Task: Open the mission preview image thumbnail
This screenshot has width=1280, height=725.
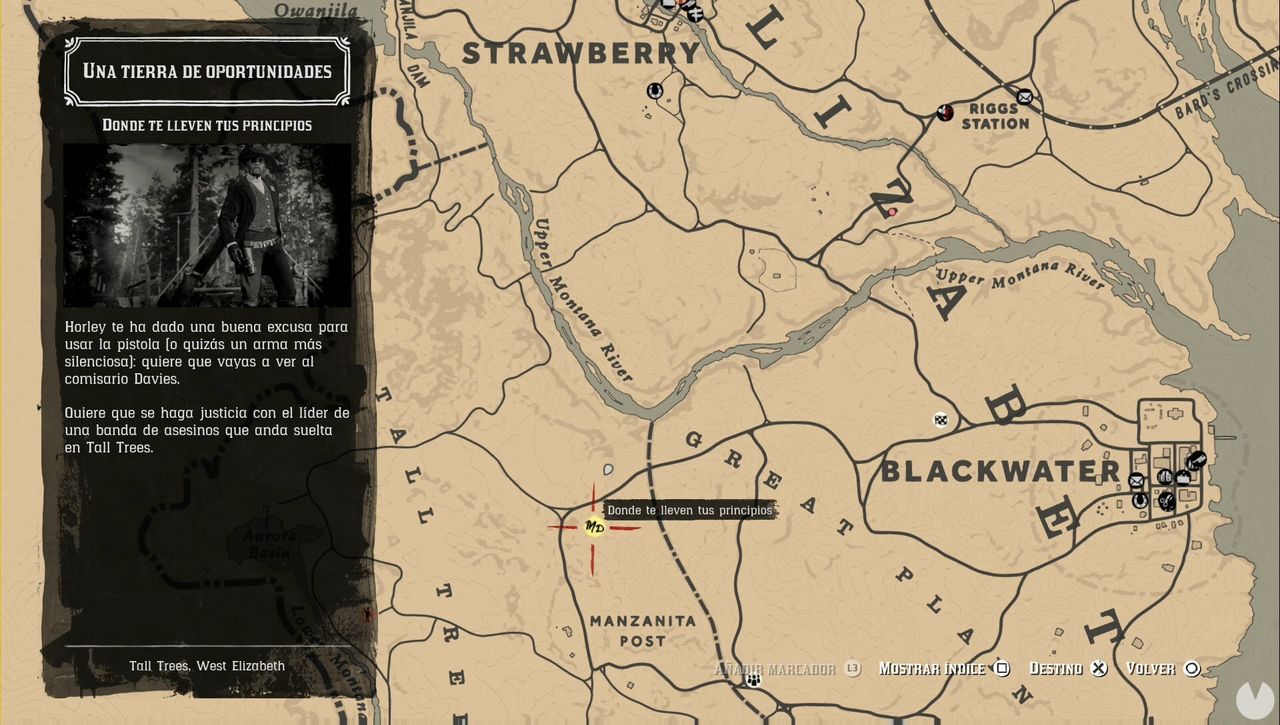Action: [206, 224]
